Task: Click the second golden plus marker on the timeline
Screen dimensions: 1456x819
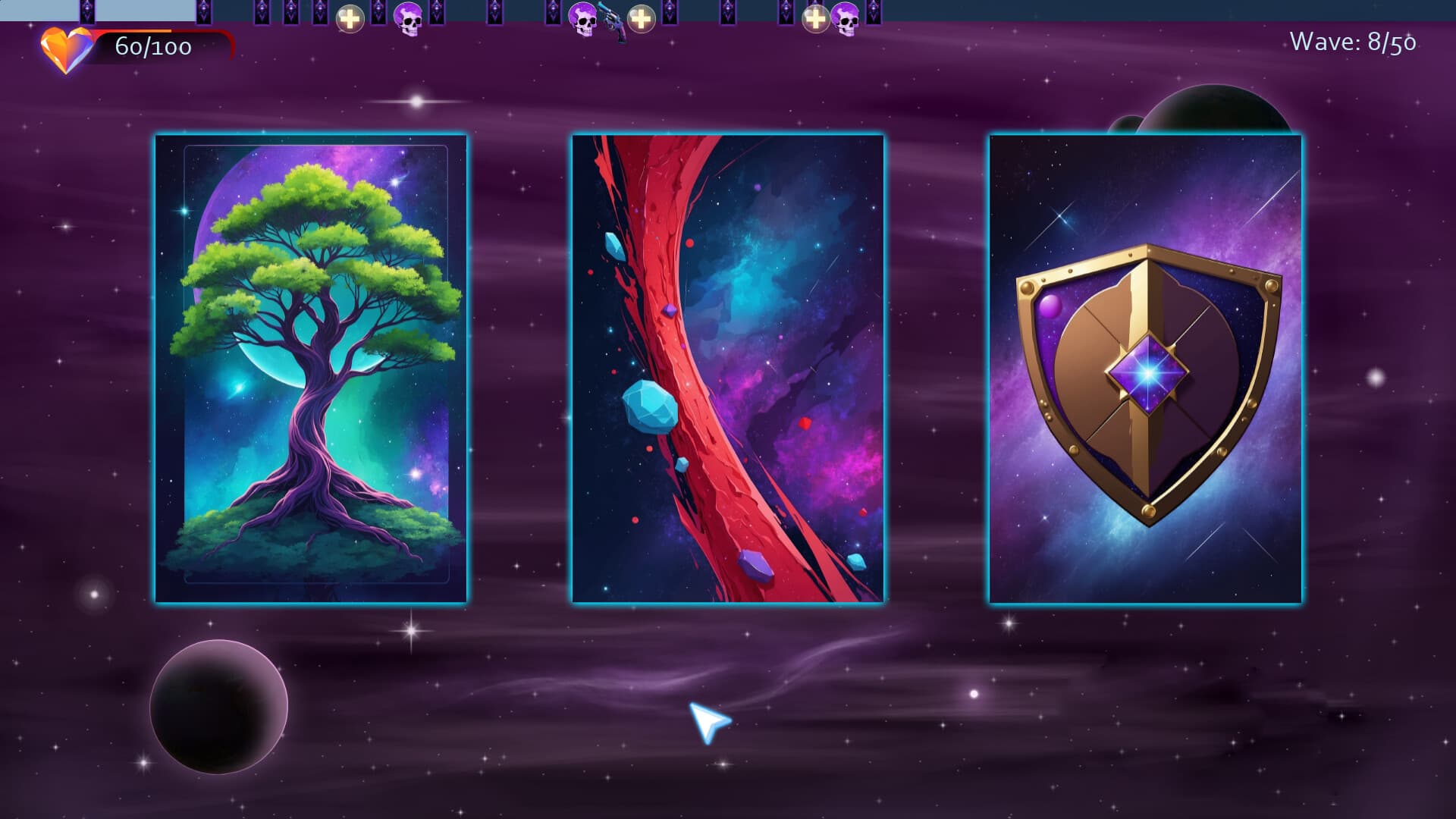Action: point(642,19)
